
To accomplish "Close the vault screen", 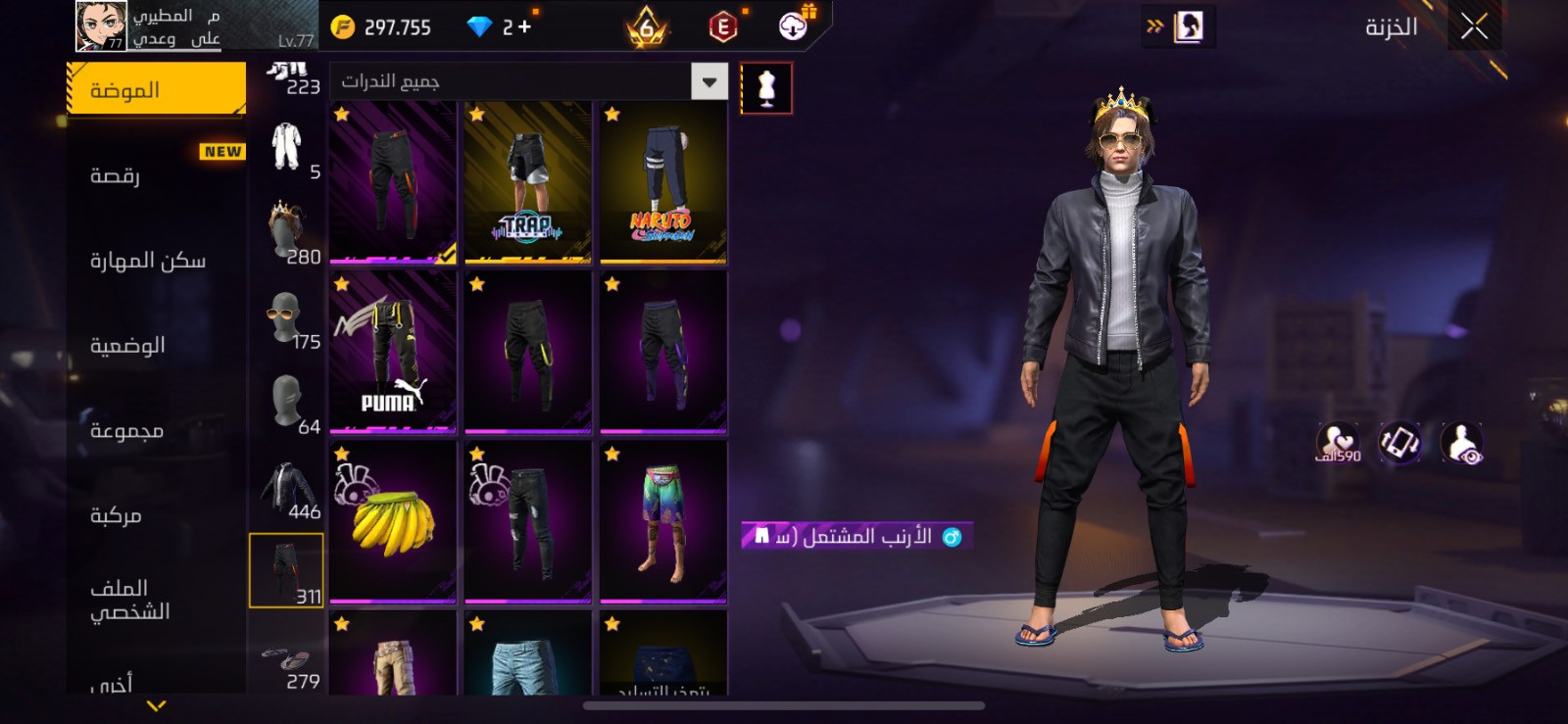I will coord(1474,27).
